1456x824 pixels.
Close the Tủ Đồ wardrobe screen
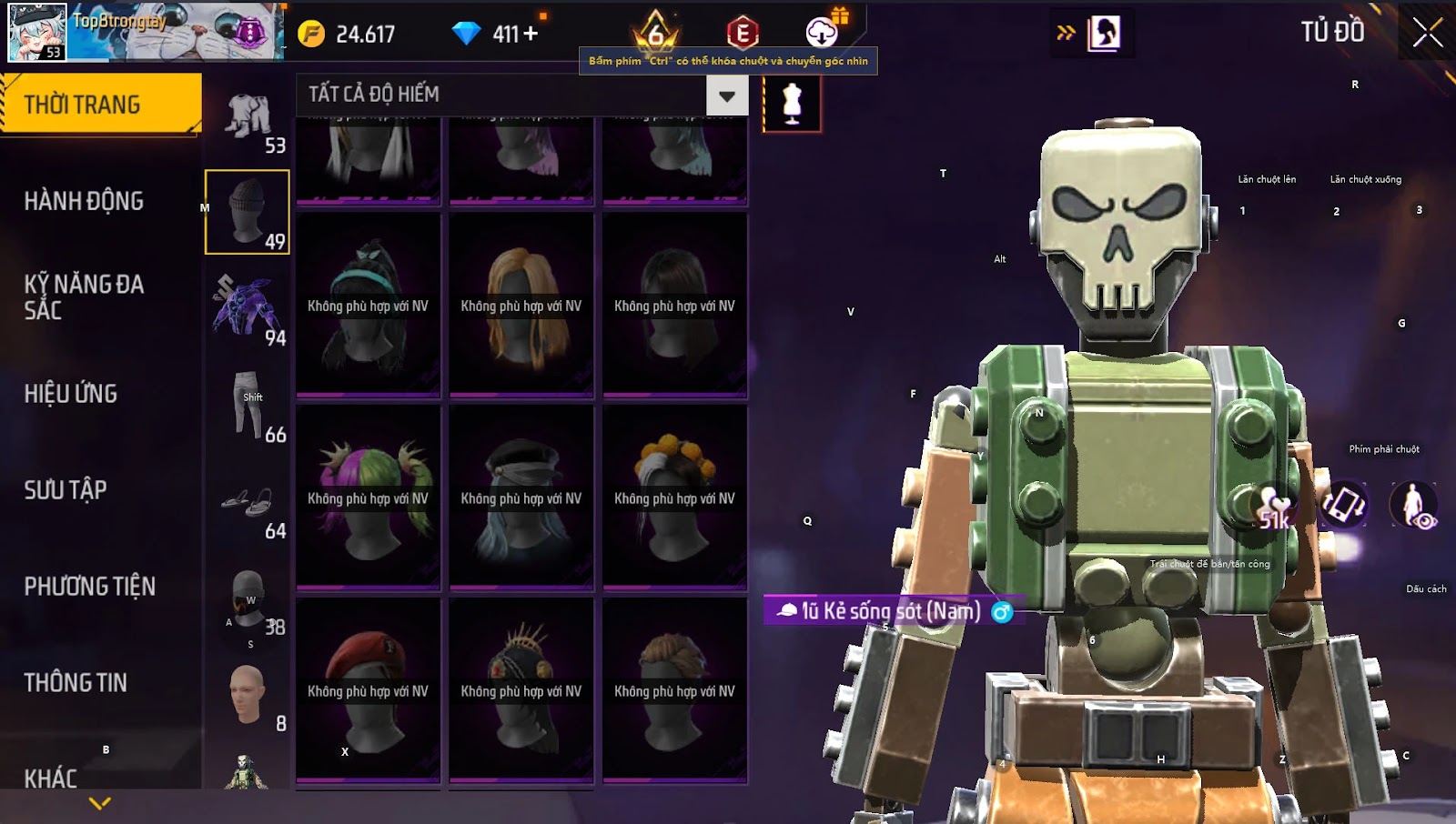(x=1427, y=33)
